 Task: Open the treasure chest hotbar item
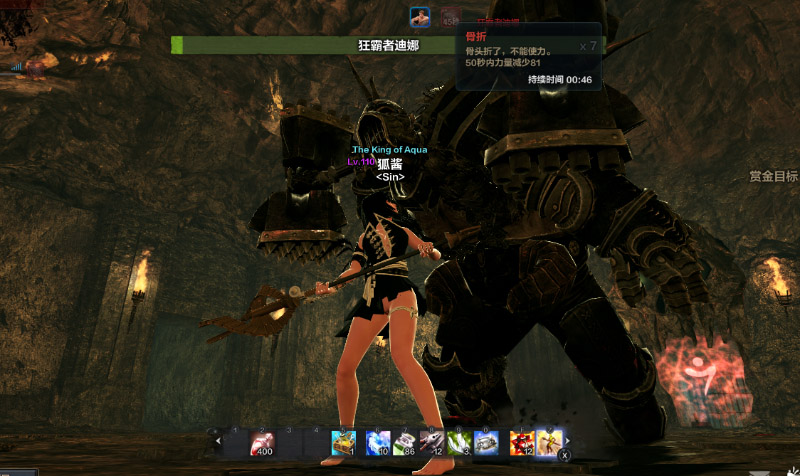[x=343, y=442]
